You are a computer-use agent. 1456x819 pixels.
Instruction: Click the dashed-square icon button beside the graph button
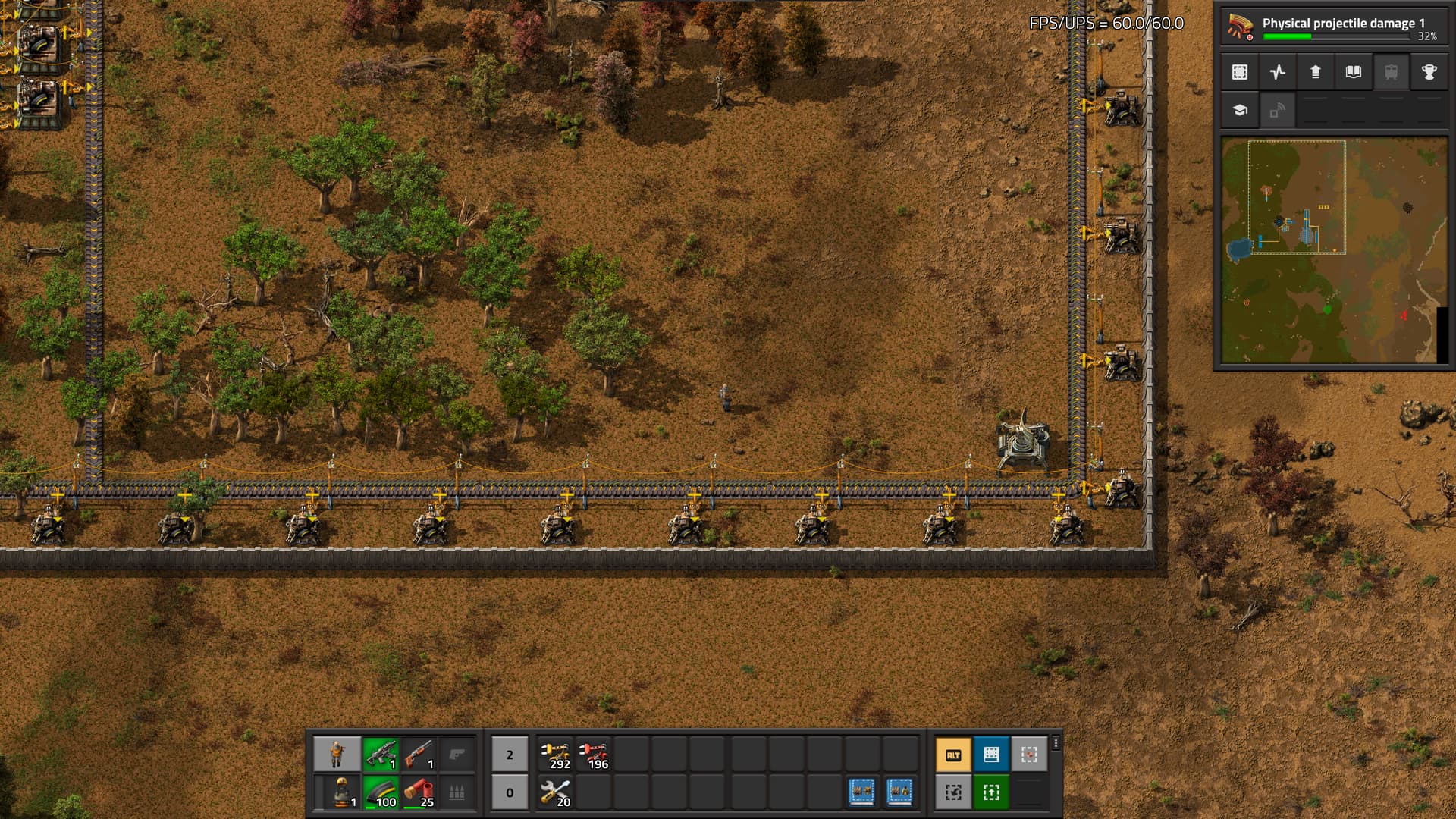click(x=1240, y=72)
